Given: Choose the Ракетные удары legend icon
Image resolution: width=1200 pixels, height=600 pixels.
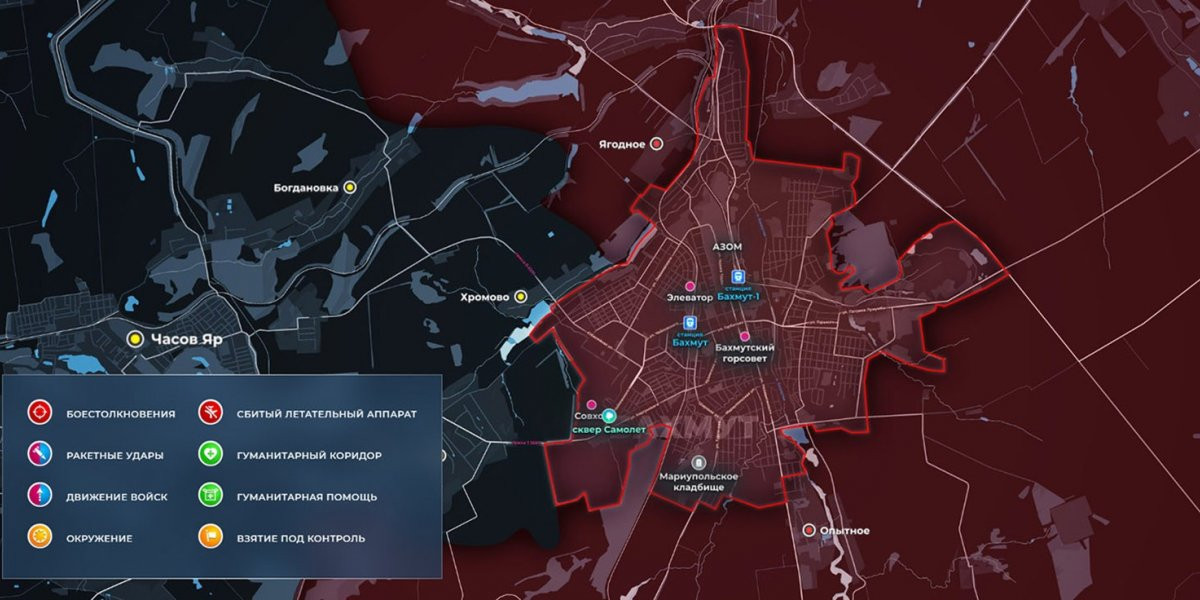Looking at the screenshot, I should click(40, 455).
